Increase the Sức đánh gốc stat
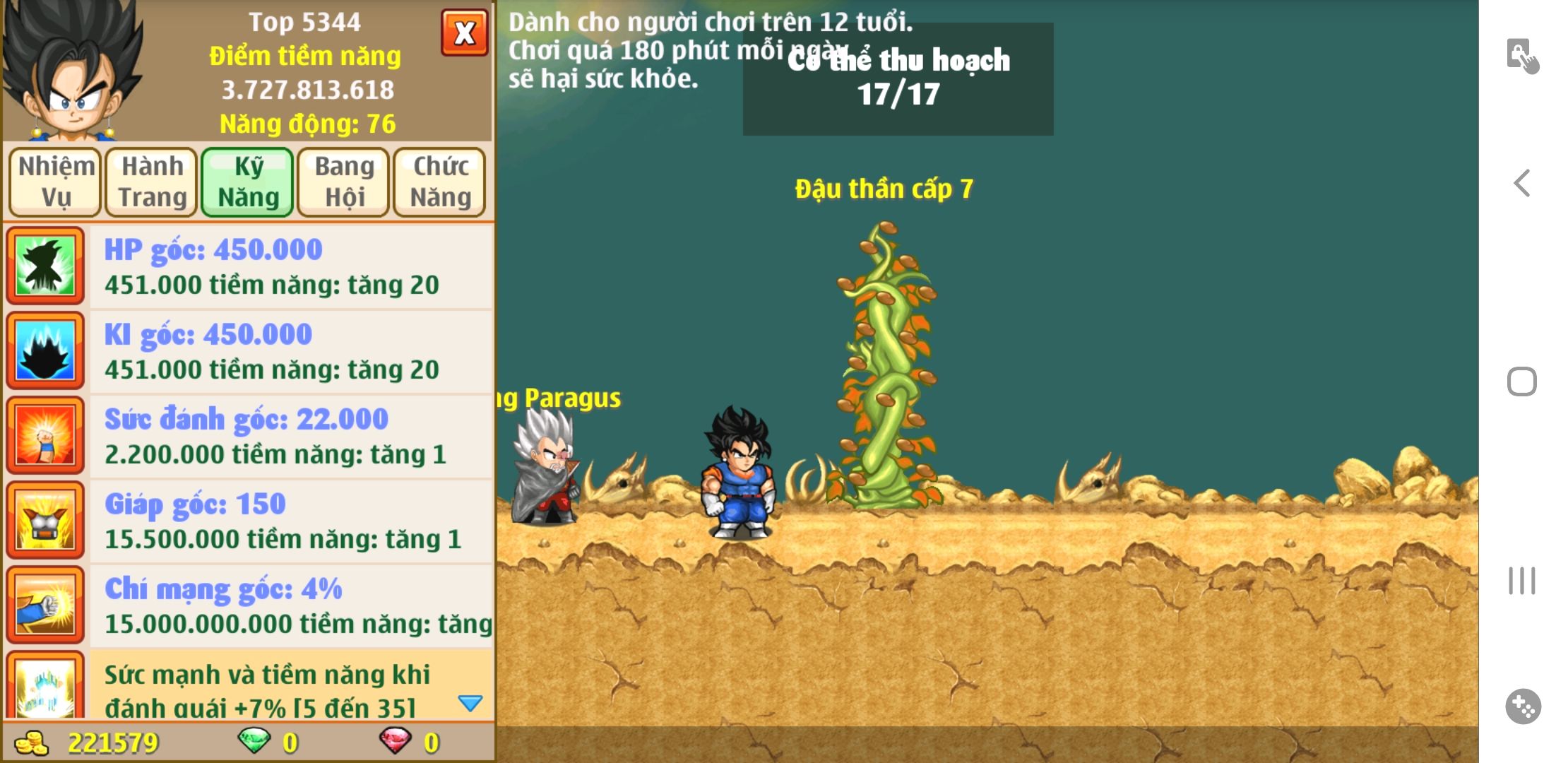The image size is (1568, 763). (290, 437)
